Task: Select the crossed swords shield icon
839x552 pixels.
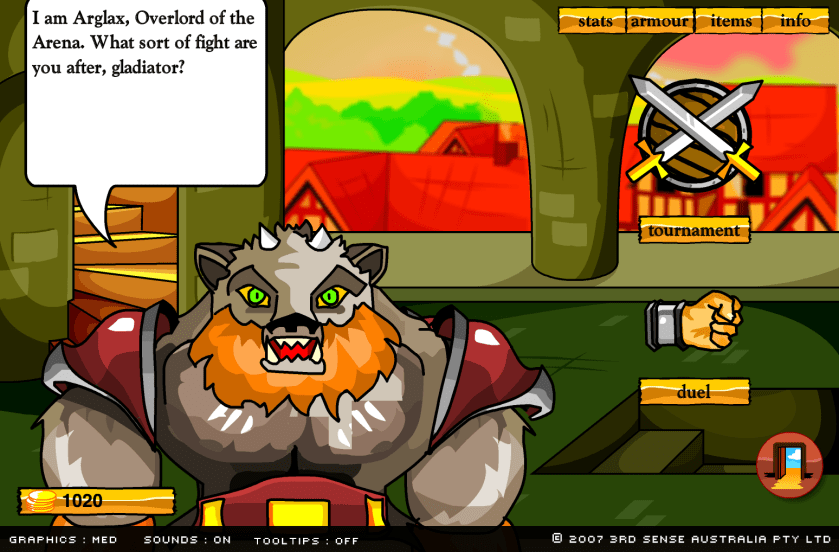Action: (x=694, y=131)
